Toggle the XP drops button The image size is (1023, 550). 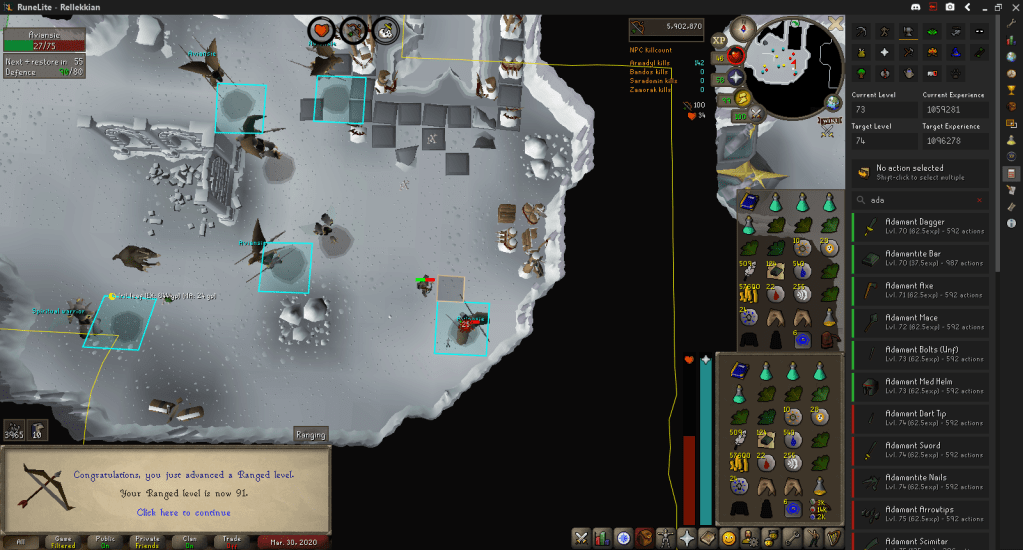[718, 40]
